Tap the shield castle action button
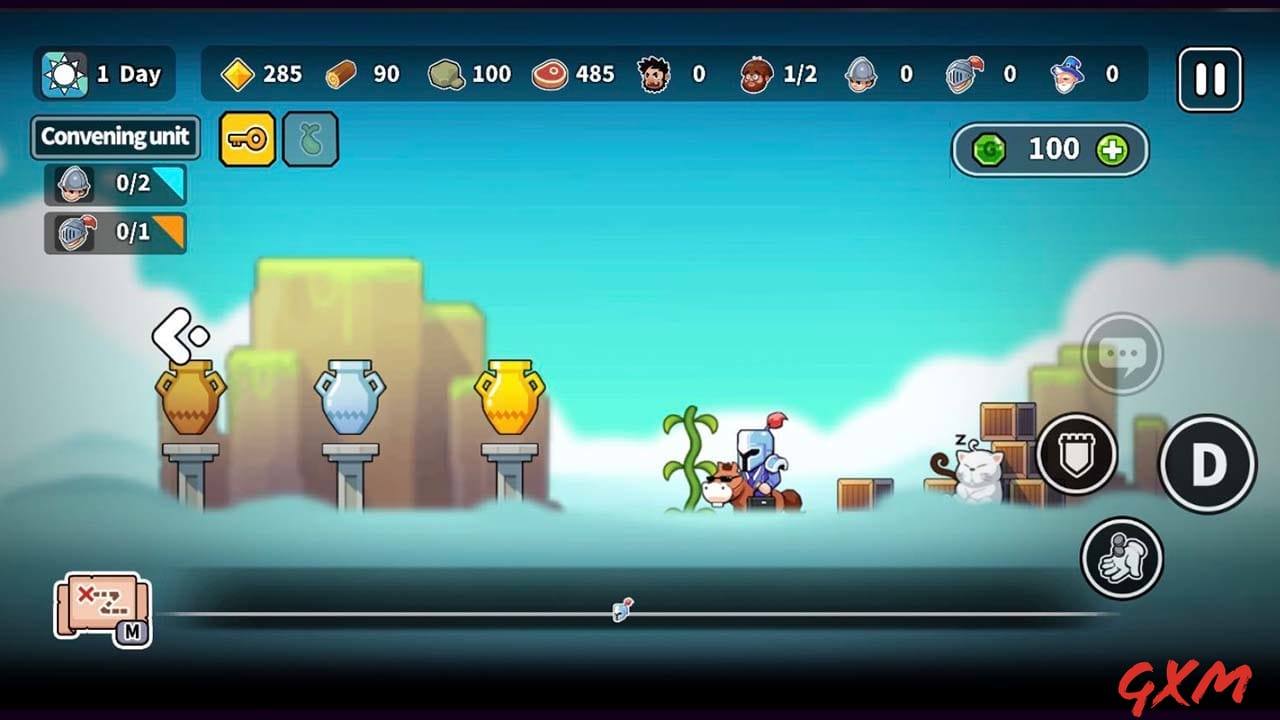 pyautogui.click(x=1077, y=453)
